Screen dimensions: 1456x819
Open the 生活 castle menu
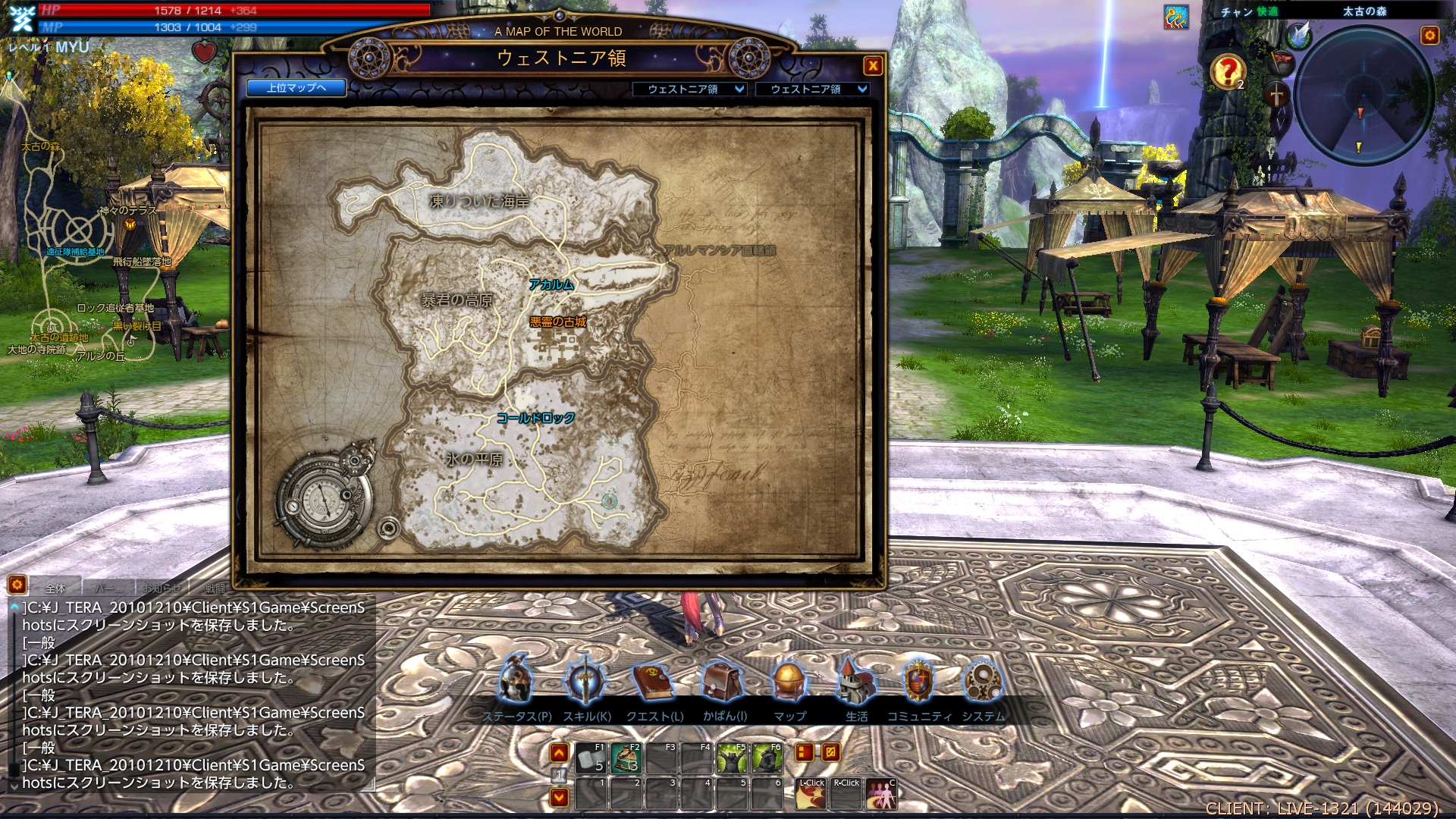coord(856,681)
